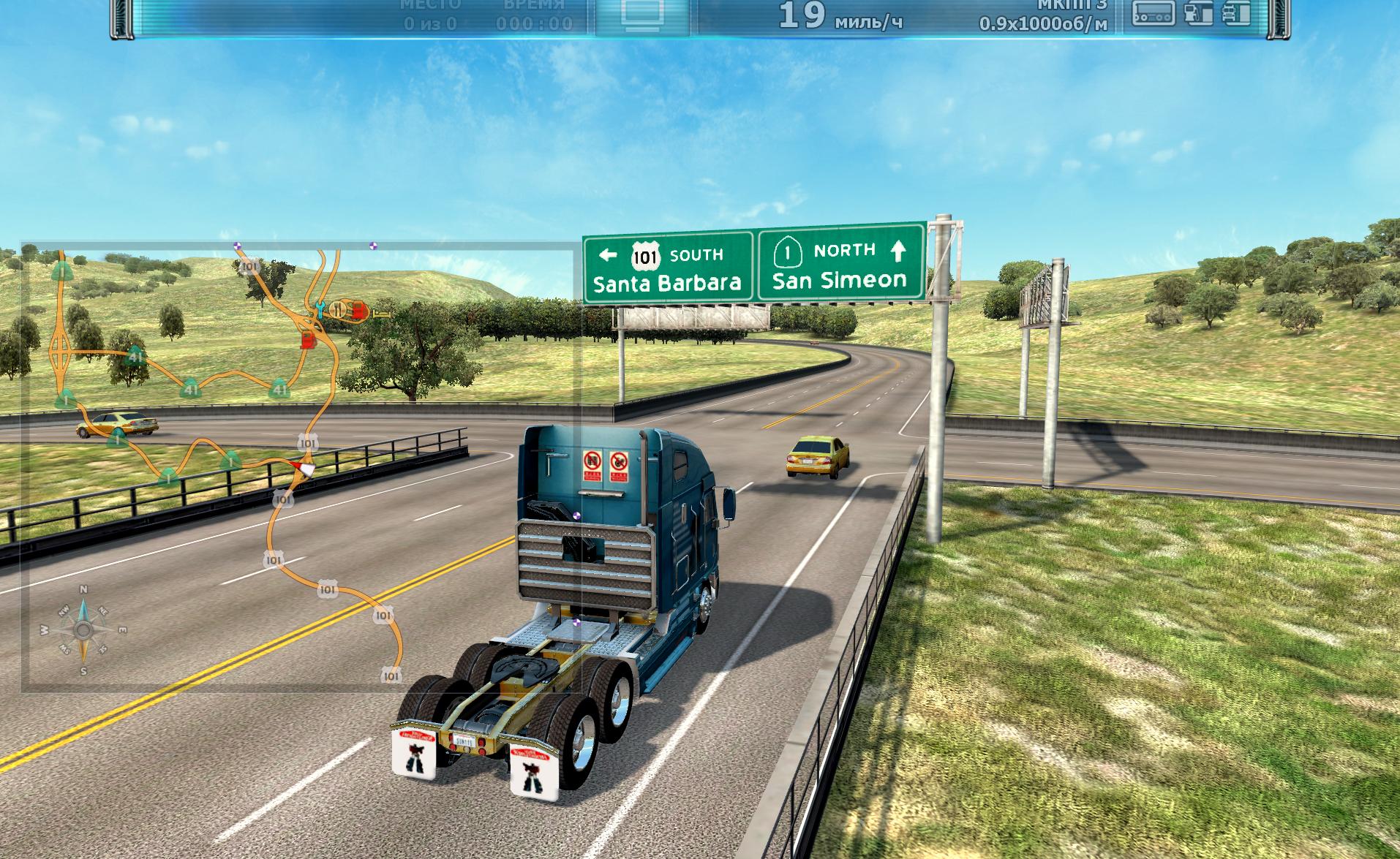Select the wrench repair marker on the map
This screenshot has height=859, width=1400.
[319, 309]
